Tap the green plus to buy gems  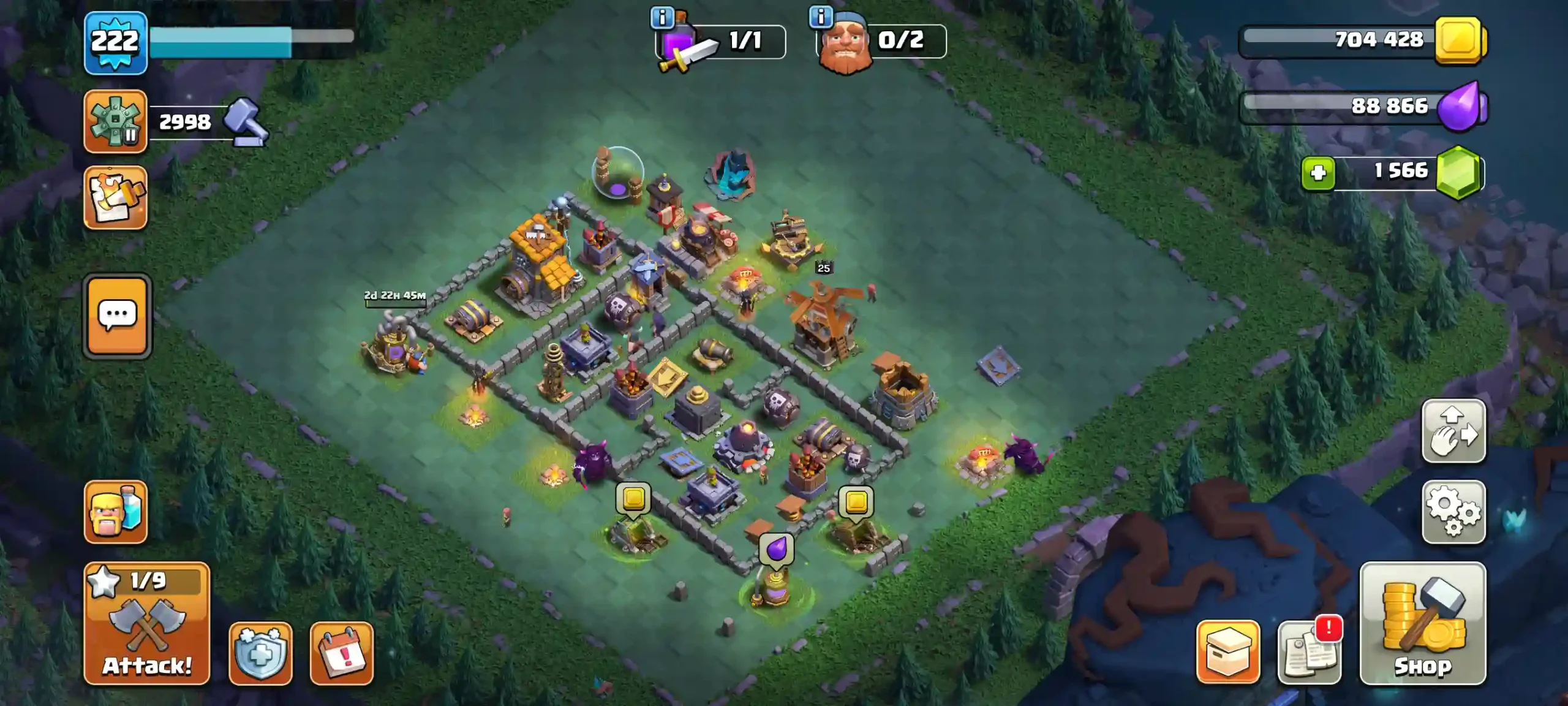[x=1318, y=173]
